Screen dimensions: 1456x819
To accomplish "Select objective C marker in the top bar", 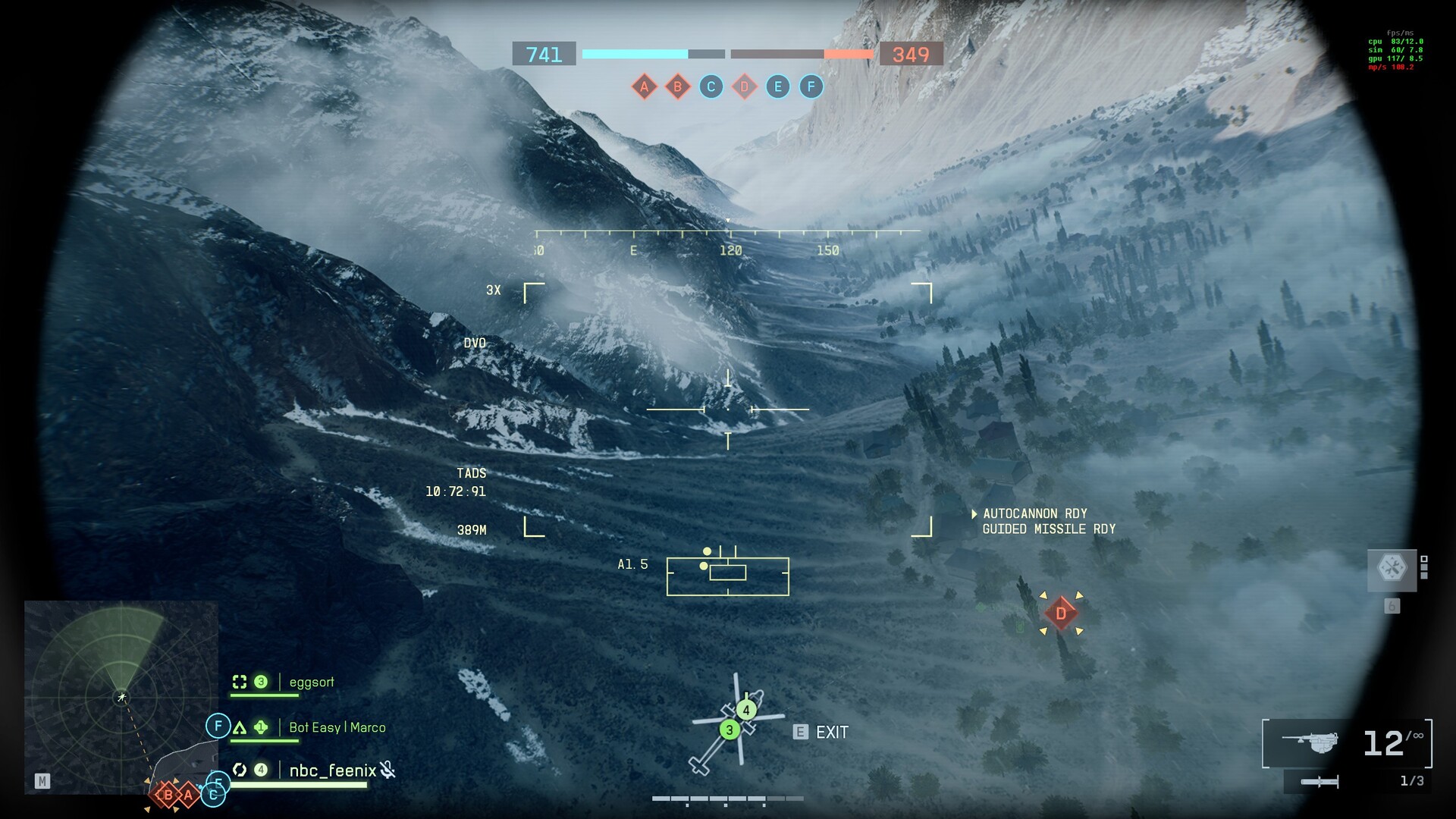I will pyautogui.click(x=711, y=86).
